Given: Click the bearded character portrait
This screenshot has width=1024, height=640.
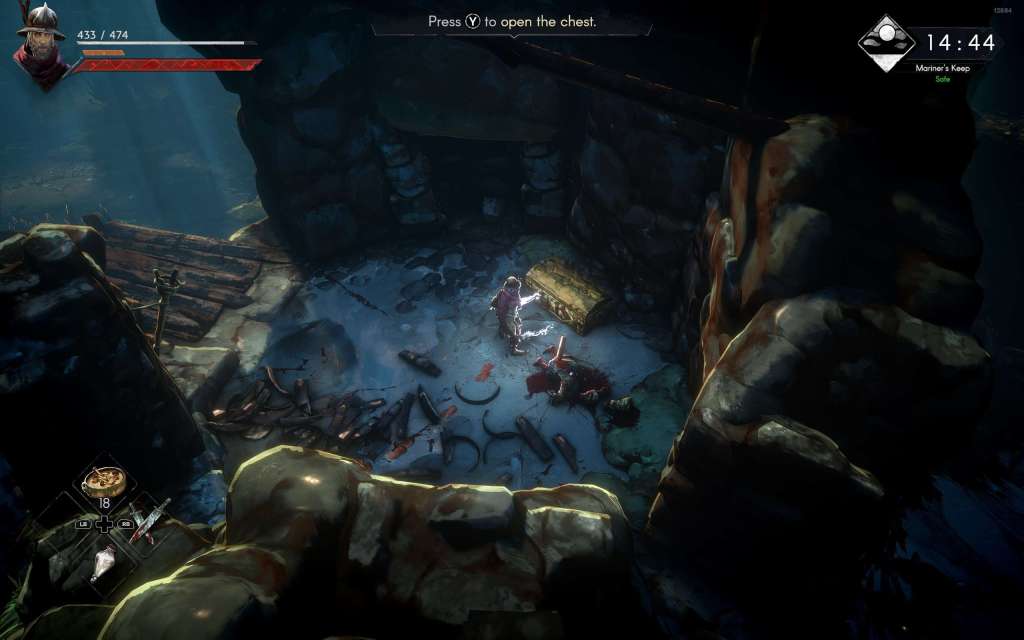Looking at the screenshot, I should [41, 45].
